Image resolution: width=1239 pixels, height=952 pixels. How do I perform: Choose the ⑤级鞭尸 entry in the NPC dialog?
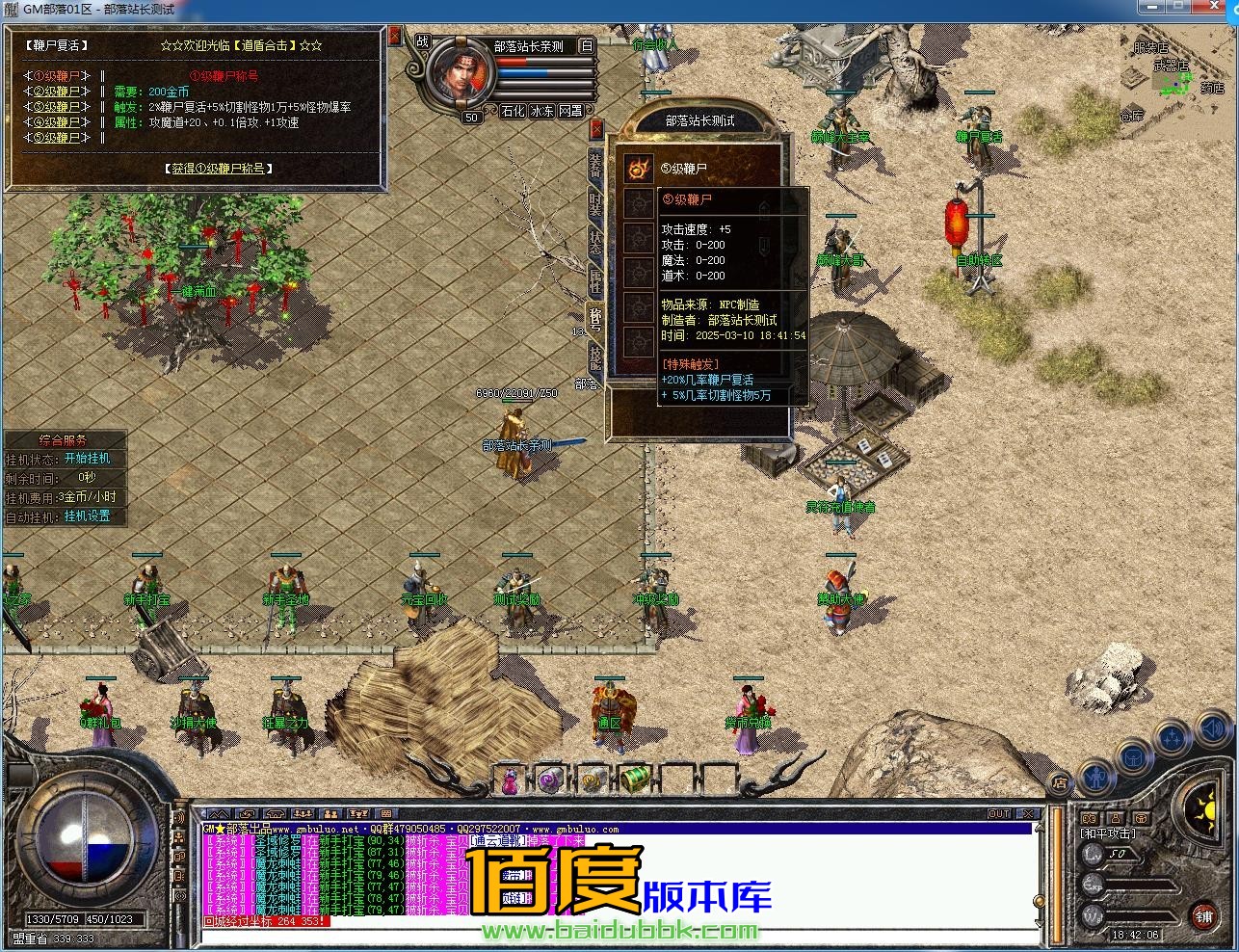click(56, 138)
